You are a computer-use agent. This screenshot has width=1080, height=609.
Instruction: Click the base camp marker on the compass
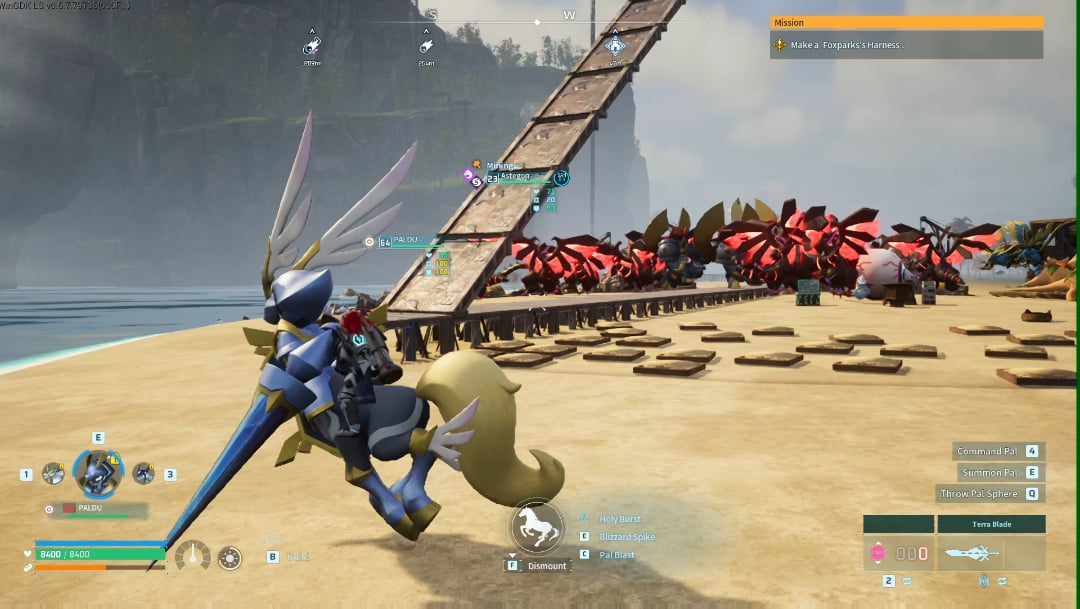pos(614,45)
